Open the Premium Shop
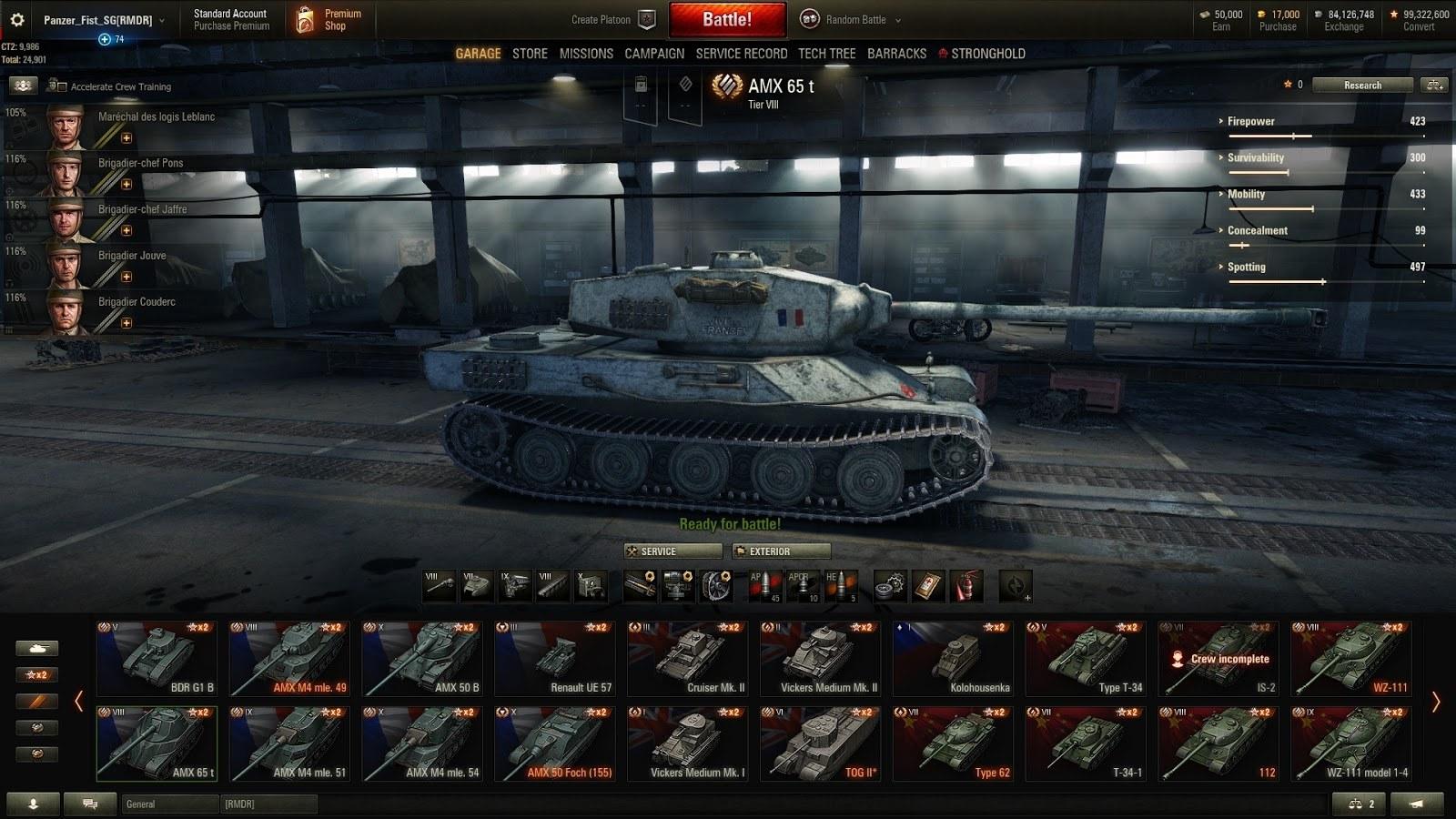This screenshot has height=819, width=1456. tap(331, 19)
